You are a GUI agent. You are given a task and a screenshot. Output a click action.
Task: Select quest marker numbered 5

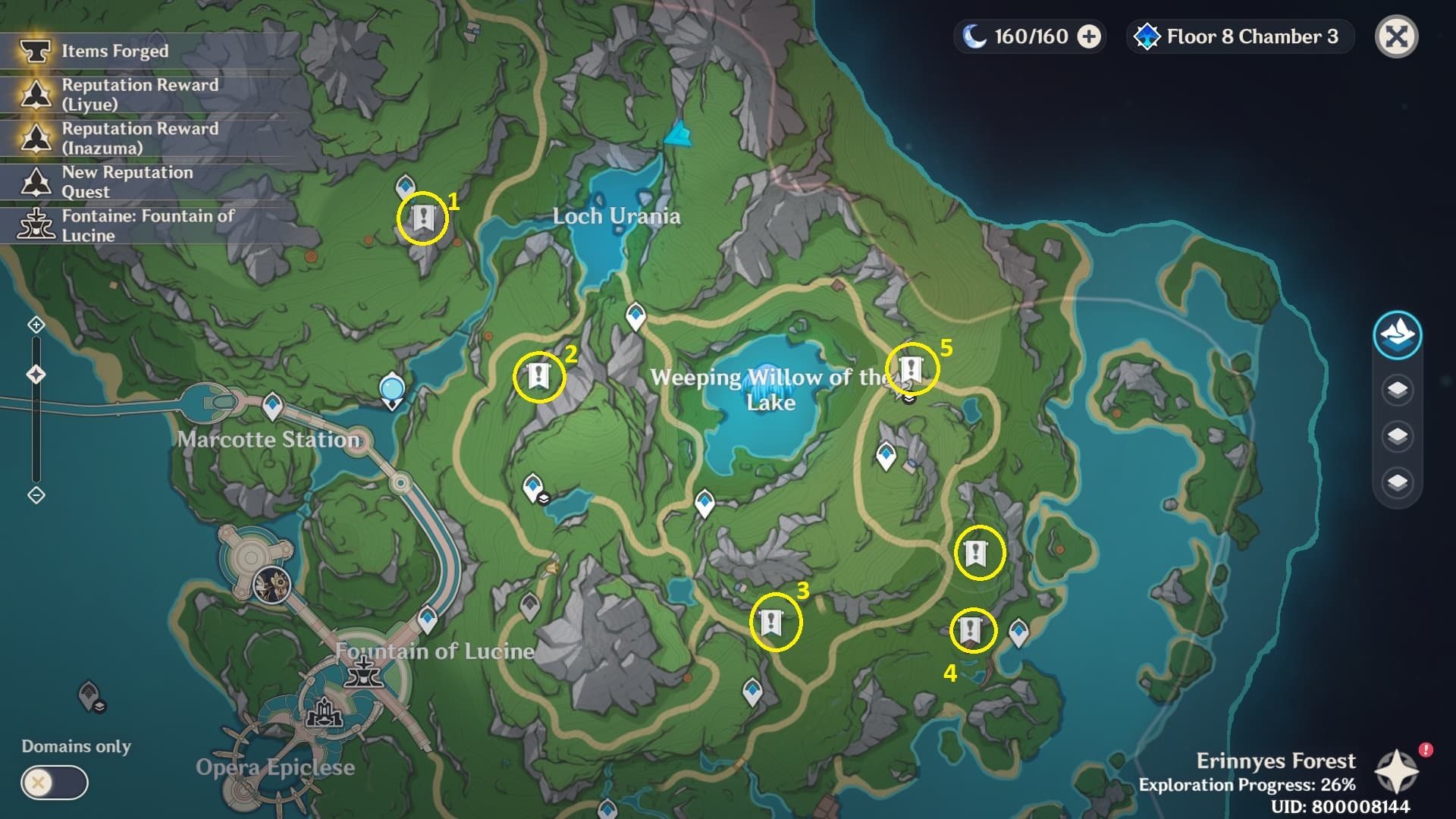911,369
